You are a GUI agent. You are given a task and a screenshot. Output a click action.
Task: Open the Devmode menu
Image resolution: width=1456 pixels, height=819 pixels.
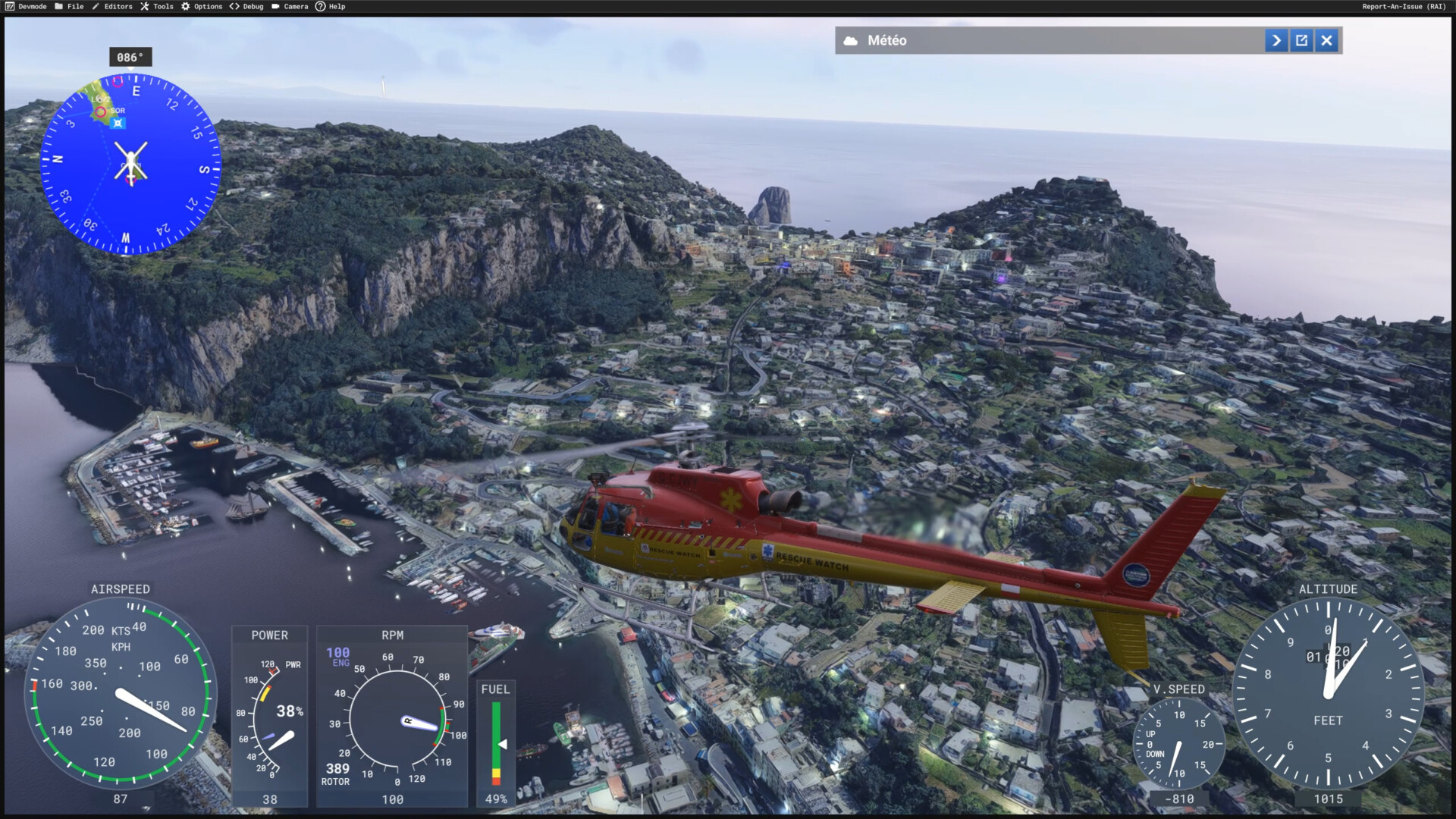[27, 7]
